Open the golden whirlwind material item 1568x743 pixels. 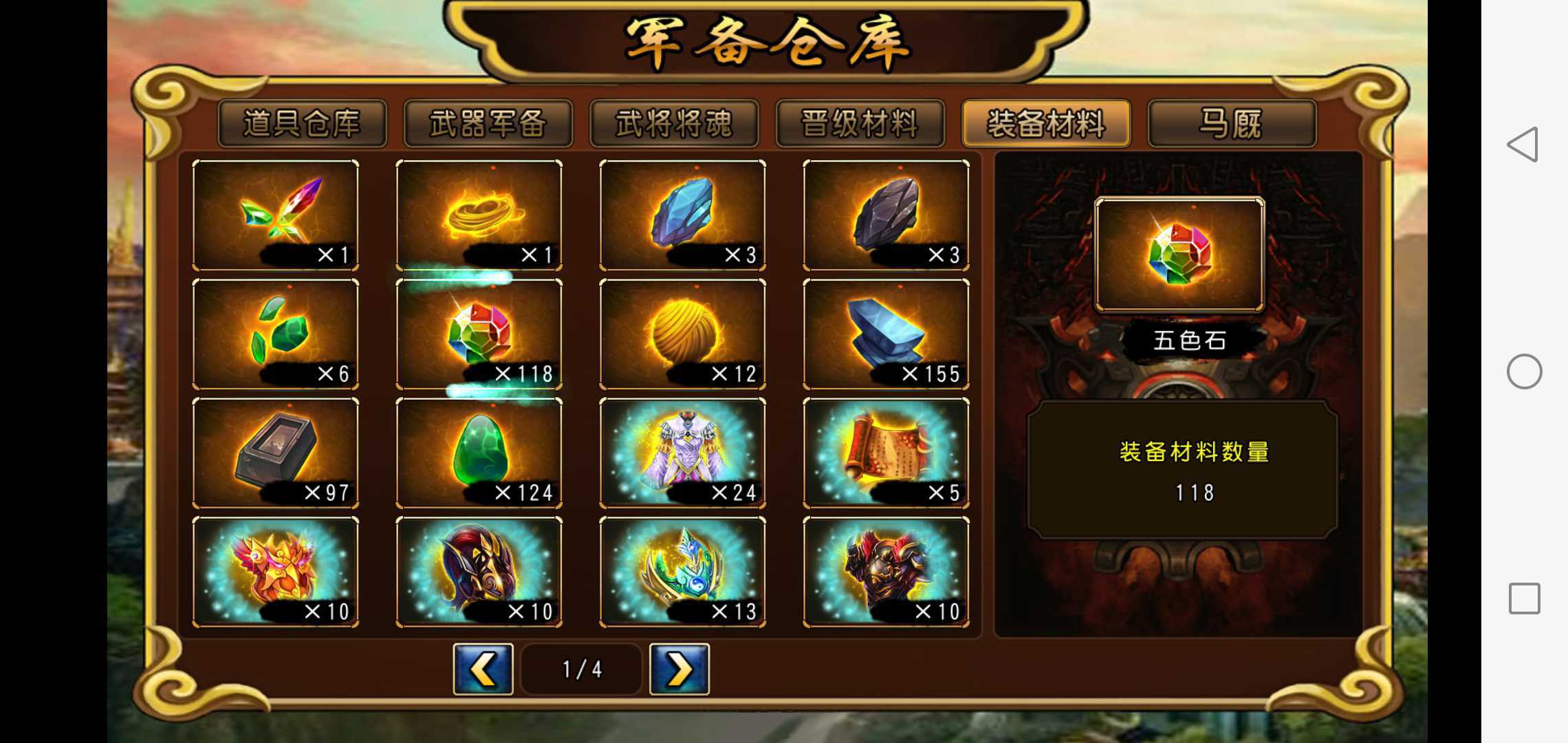(479, 215)
